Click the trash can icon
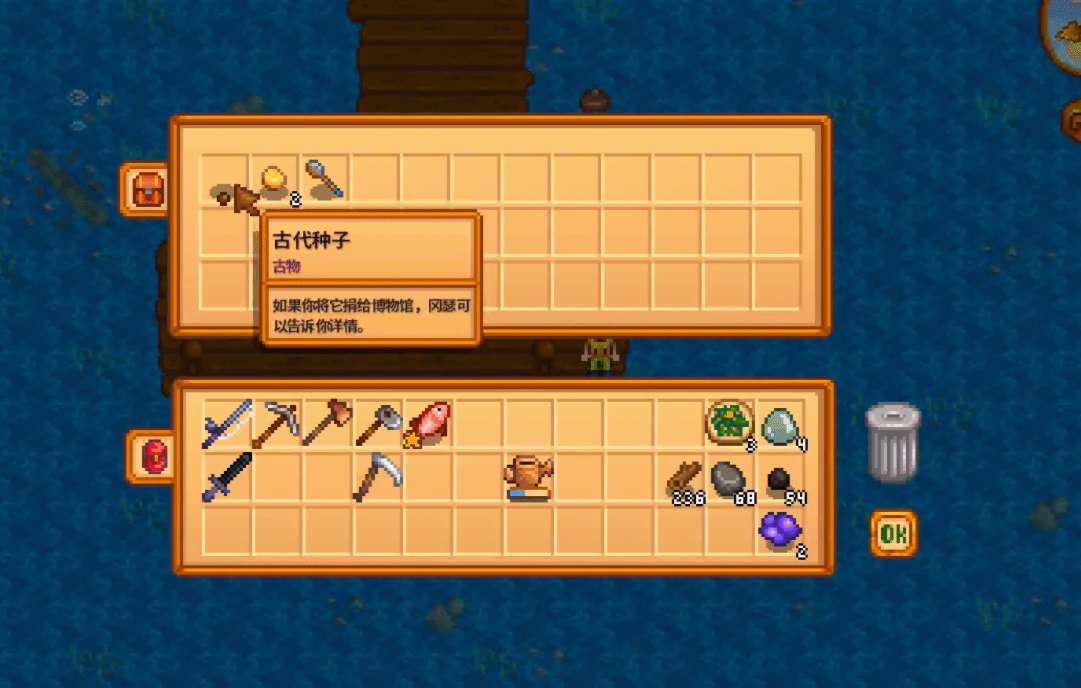1081x688 pixels. 892,442
